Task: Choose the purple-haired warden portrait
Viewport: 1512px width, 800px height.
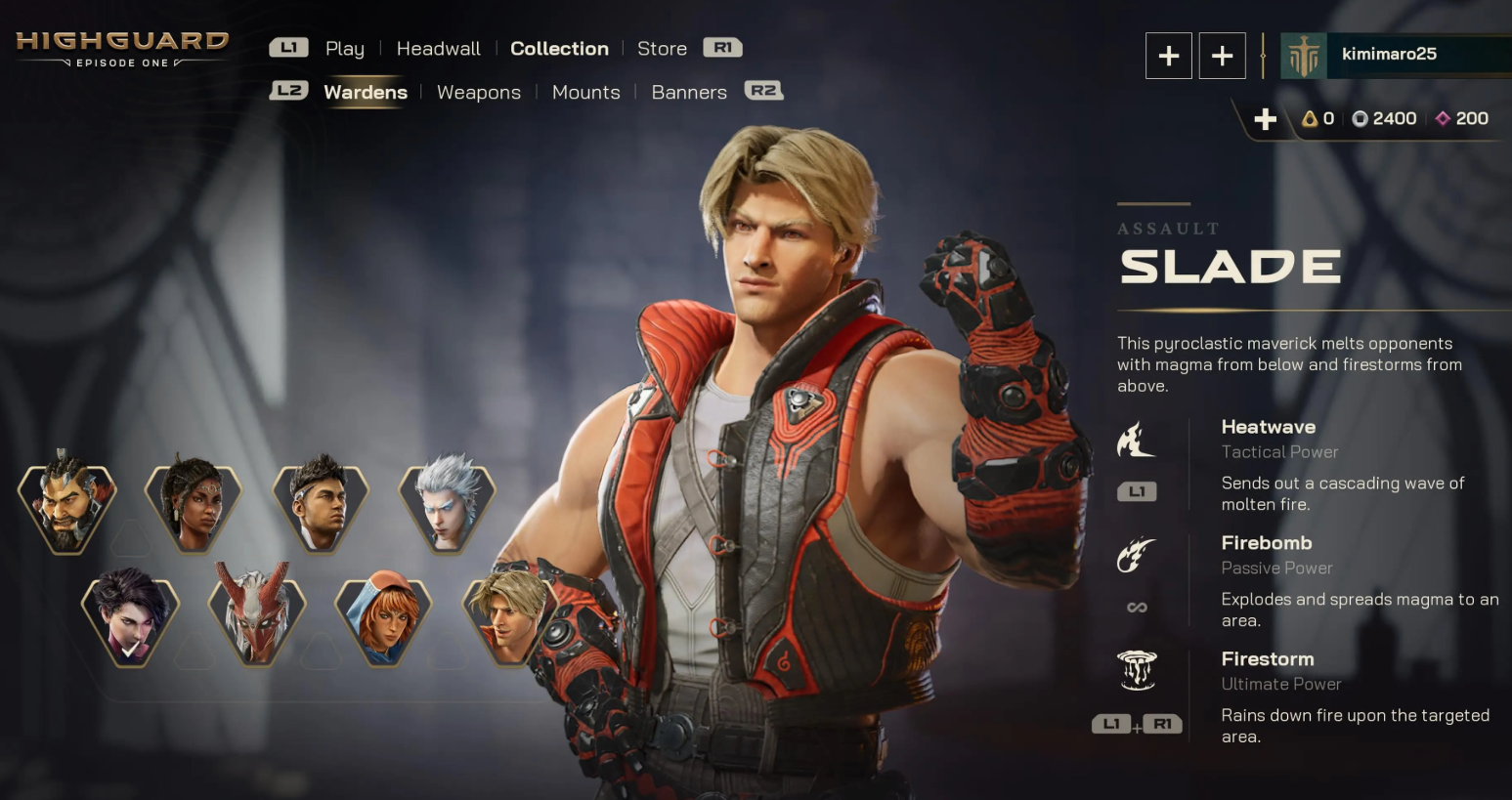Action: (x=131, y=617)
